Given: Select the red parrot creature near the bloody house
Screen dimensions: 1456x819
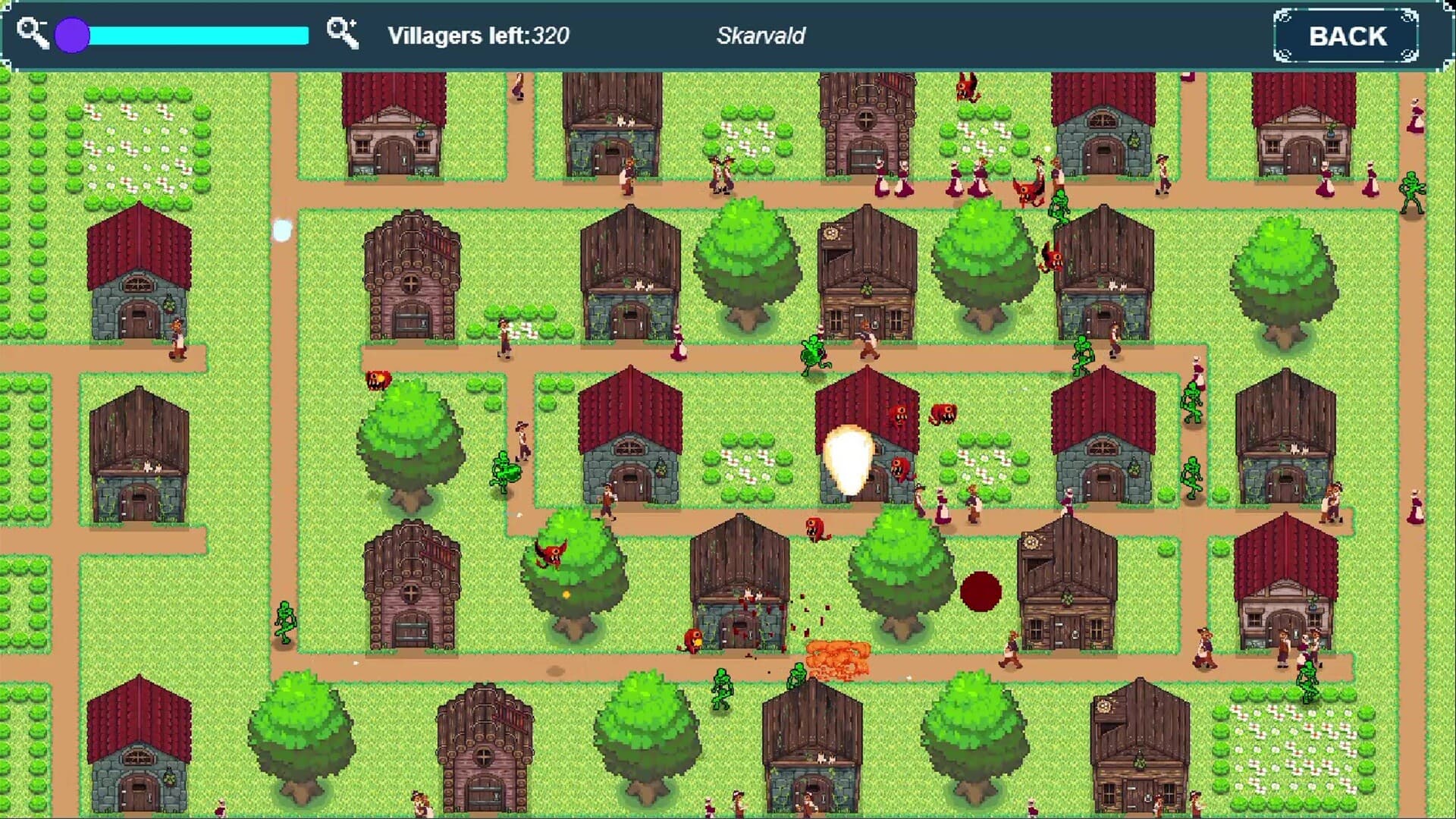Looking at the screenshot, I should tap(692, 639).
